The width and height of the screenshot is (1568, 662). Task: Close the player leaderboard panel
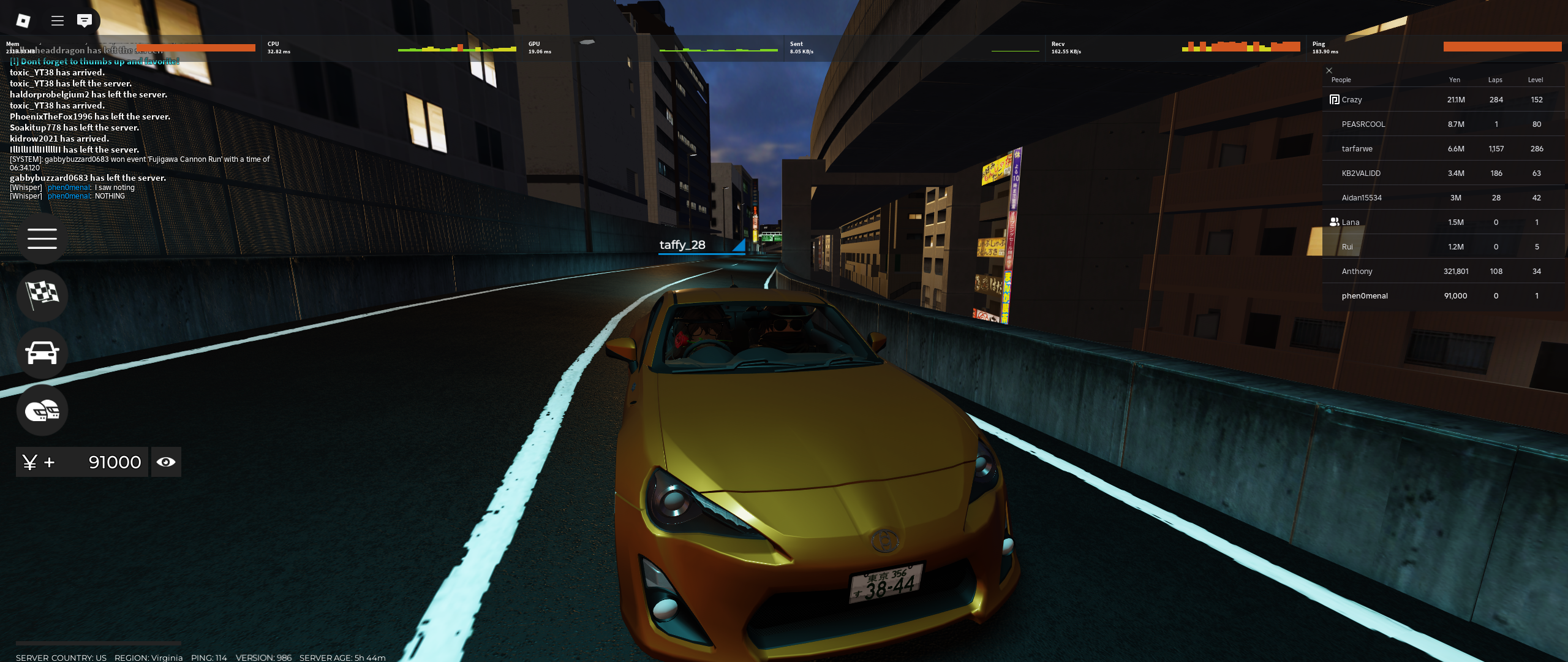(x=1329, y=70)
